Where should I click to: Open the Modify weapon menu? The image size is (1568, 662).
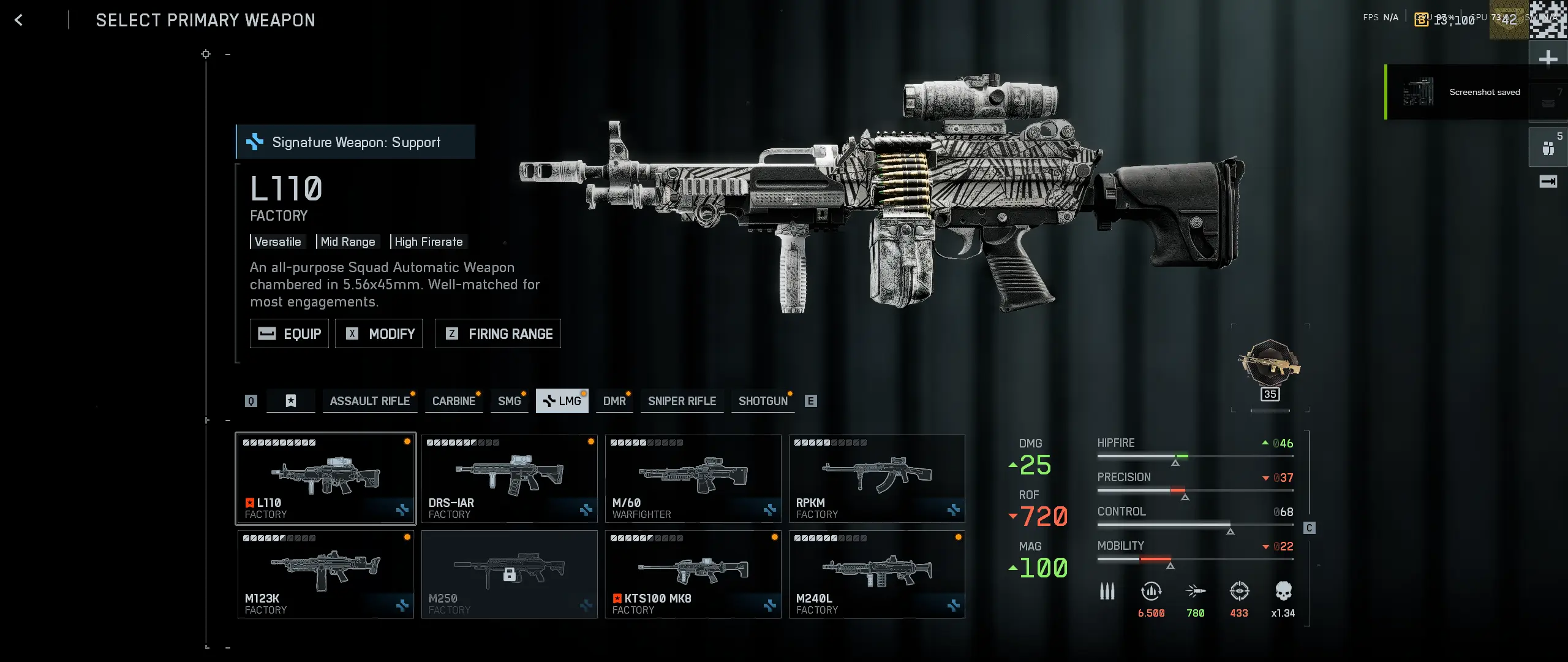click(379, 333)
